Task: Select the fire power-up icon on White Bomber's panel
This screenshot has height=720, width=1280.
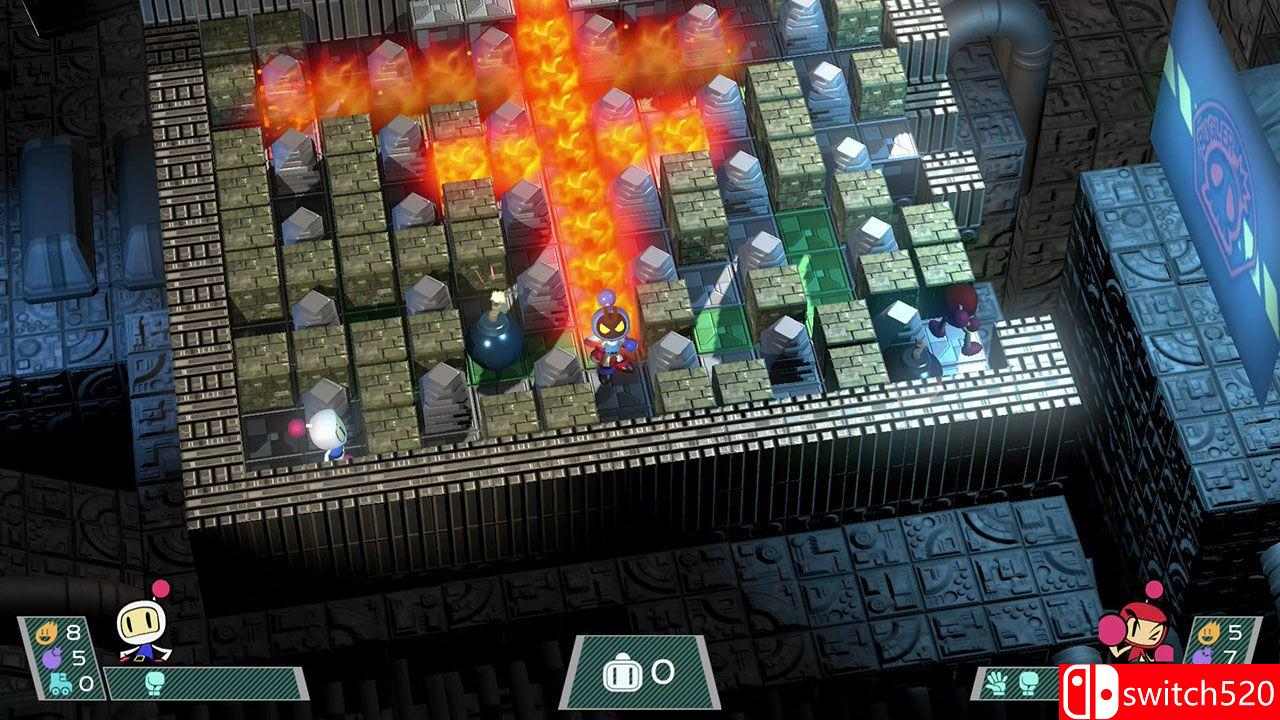Action: coord(47,631)
